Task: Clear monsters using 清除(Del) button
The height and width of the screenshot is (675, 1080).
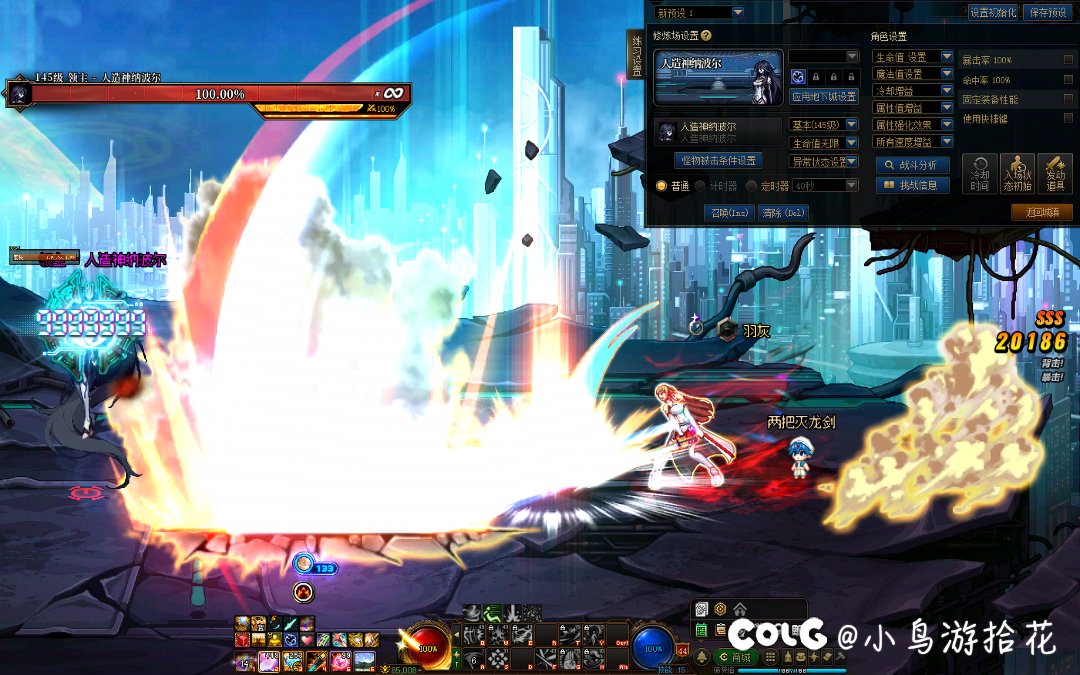Action: 783,212
